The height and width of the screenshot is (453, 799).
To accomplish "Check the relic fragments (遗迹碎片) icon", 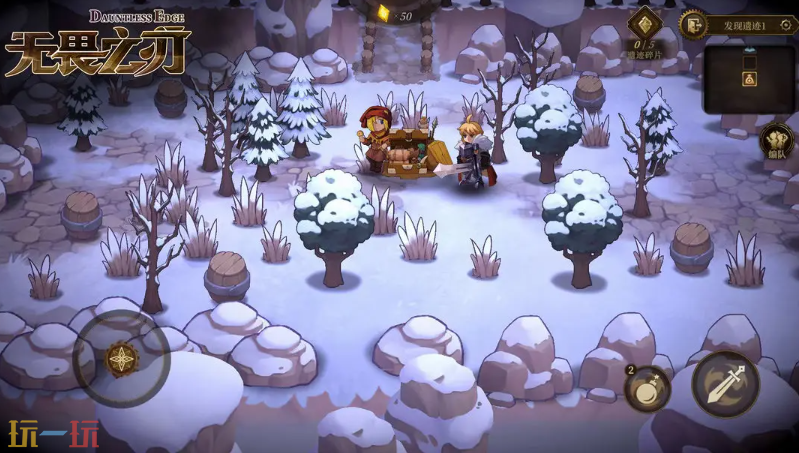I will pos(643,24).
